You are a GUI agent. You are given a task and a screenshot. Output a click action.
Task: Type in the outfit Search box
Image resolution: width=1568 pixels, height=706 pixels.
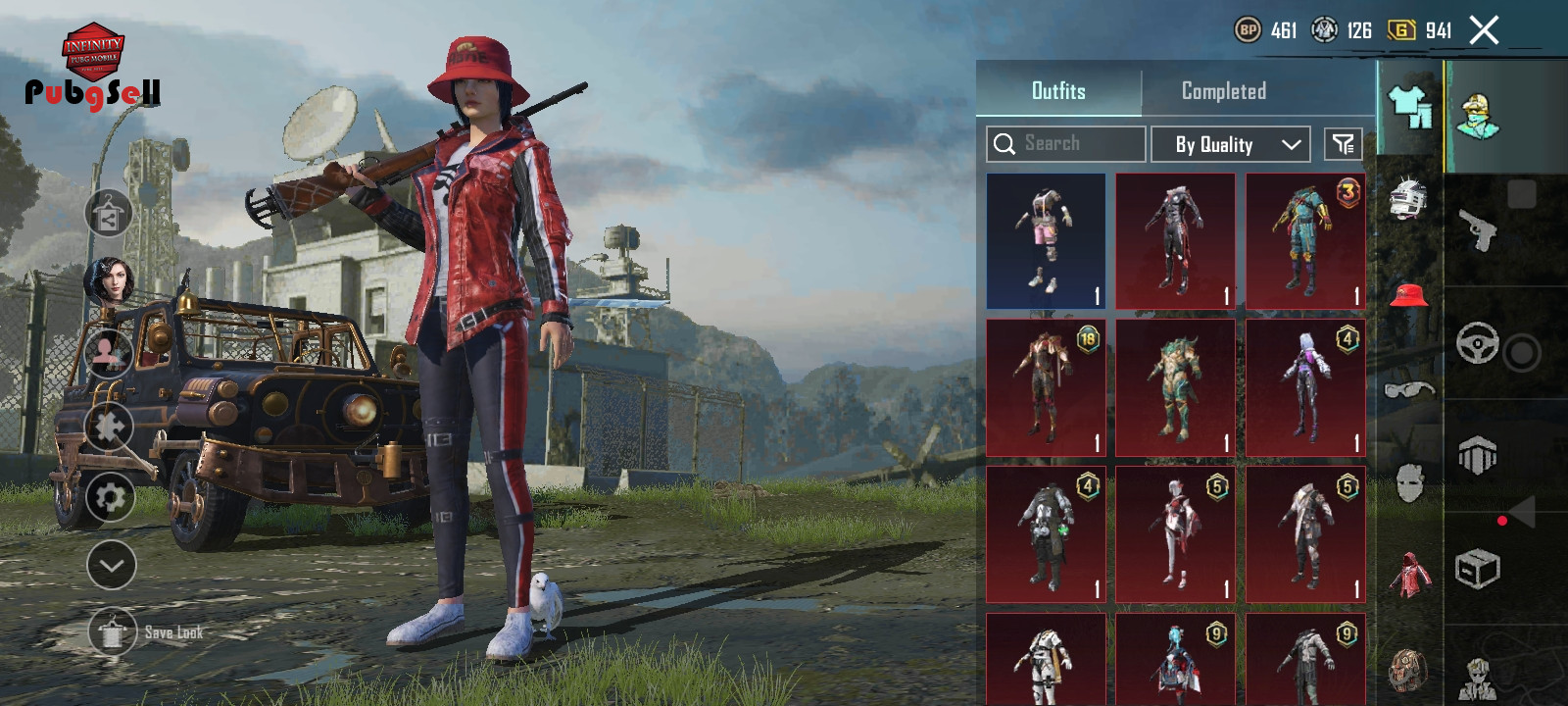[1066, 144]
